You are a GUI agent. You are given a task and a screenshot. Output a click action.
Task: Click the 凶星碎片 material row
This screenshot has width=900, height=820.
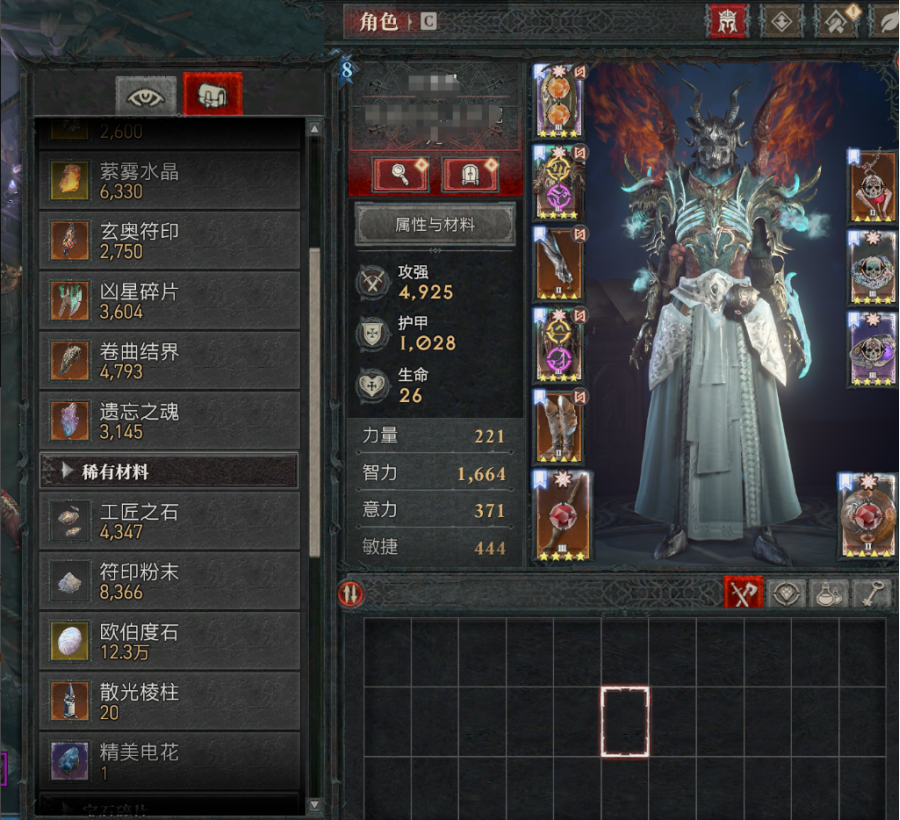click(168, 301)
